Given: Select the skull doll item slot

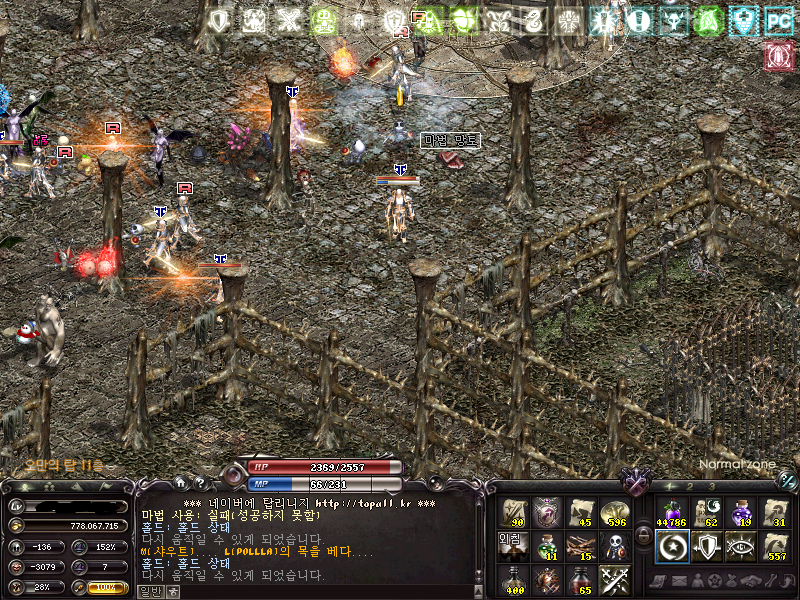Looking at the screenshot, I should pos(613,546).
